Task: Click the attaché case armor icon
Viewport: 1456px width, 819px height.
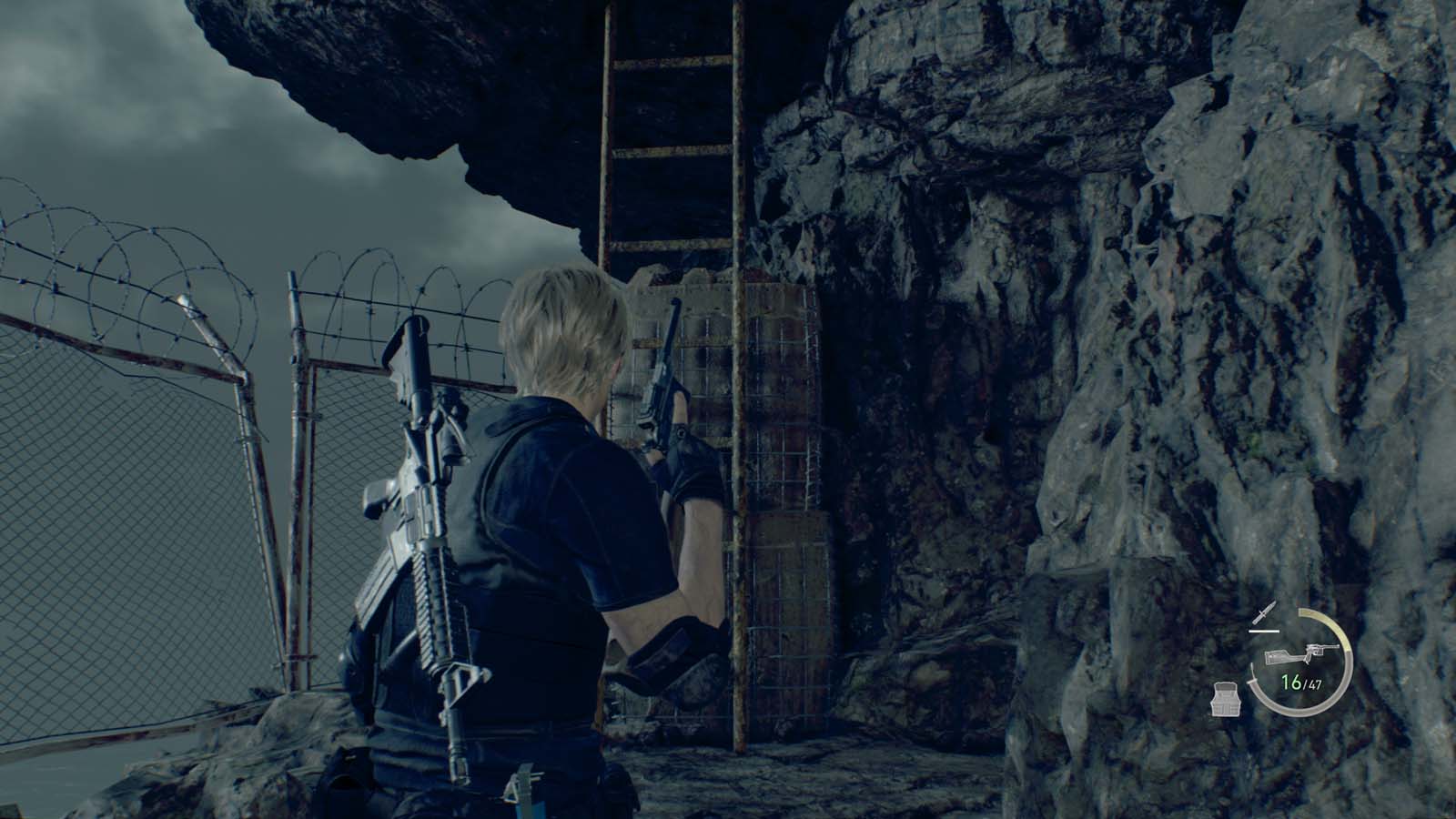Action: click(x=1227, y=699)
